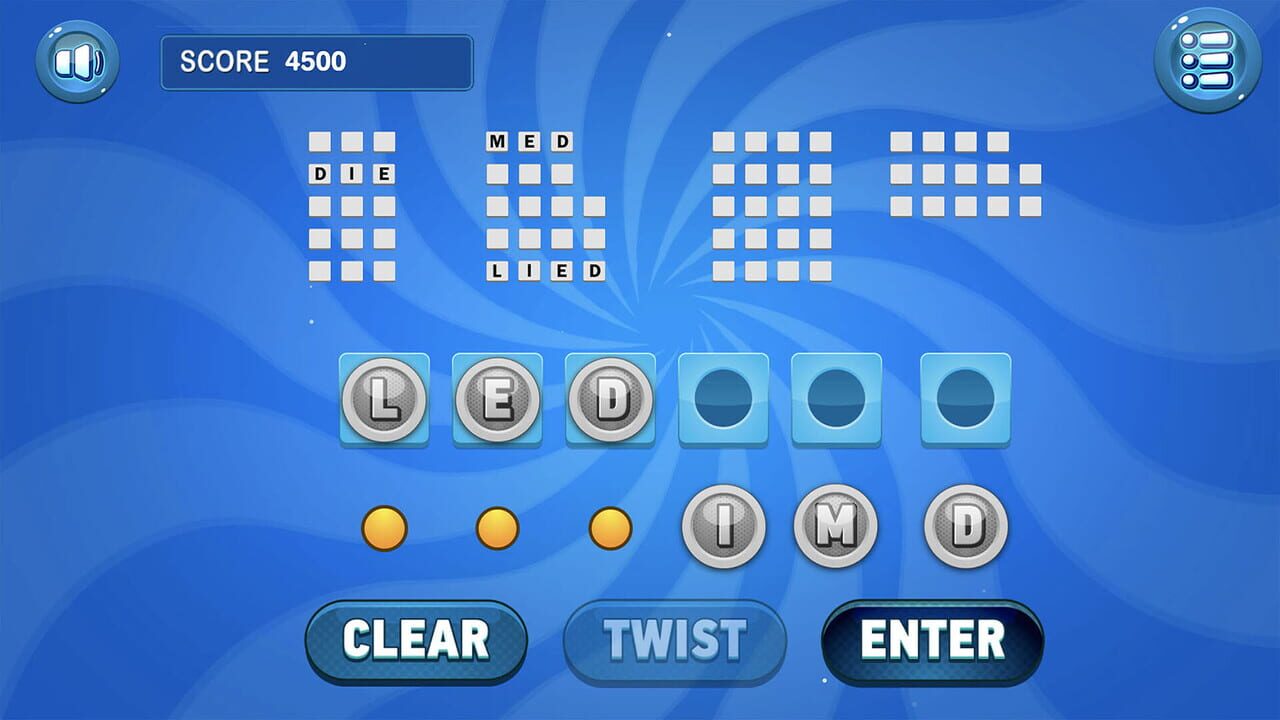Select the solved word LIED on the board
1280x720 pixels.
point(547,268)
